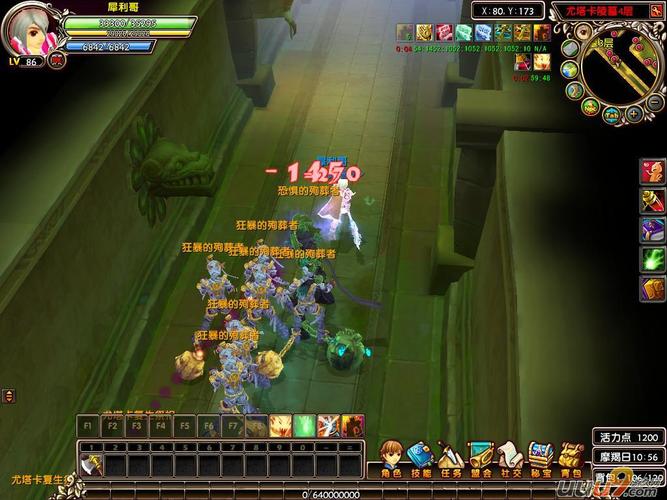Viewport: 667px width, 500px height.
Task: Open the 角色 character menu
Action: click(x=391, y=459)
